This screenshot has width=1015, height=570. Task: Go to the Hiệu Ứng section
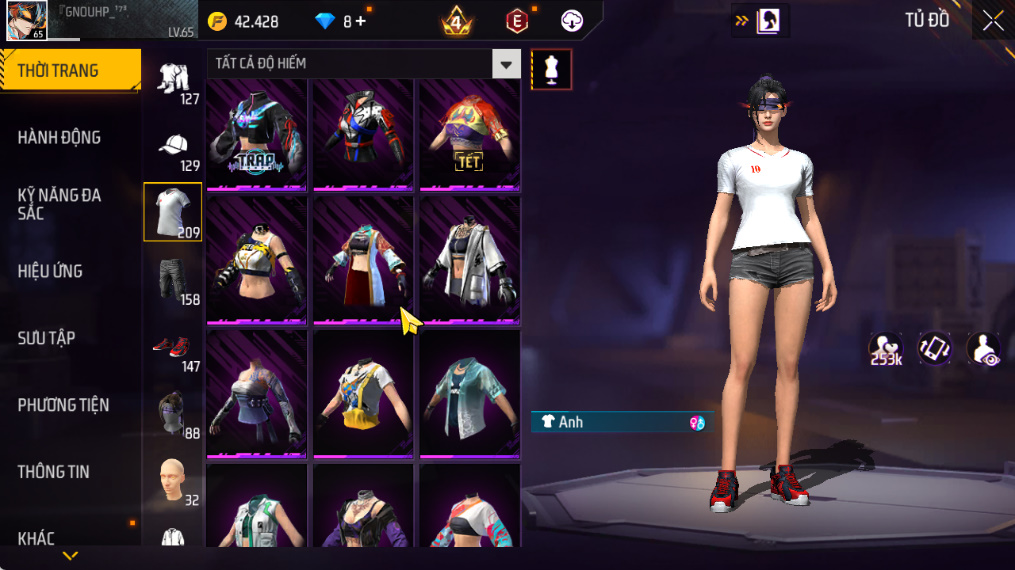(x=50, y=271)
